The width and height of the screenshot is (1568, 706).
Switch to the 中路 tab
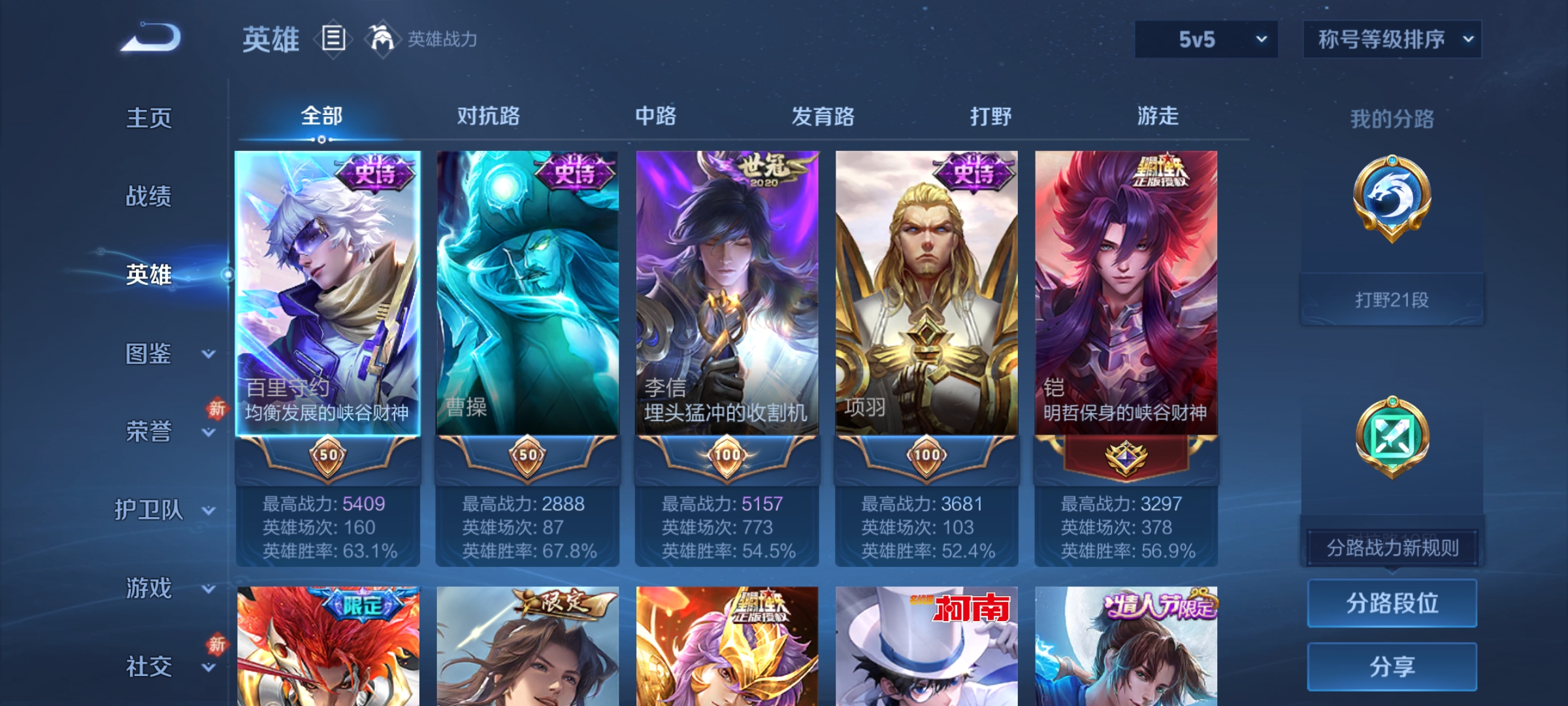click(x=657, y=116)
